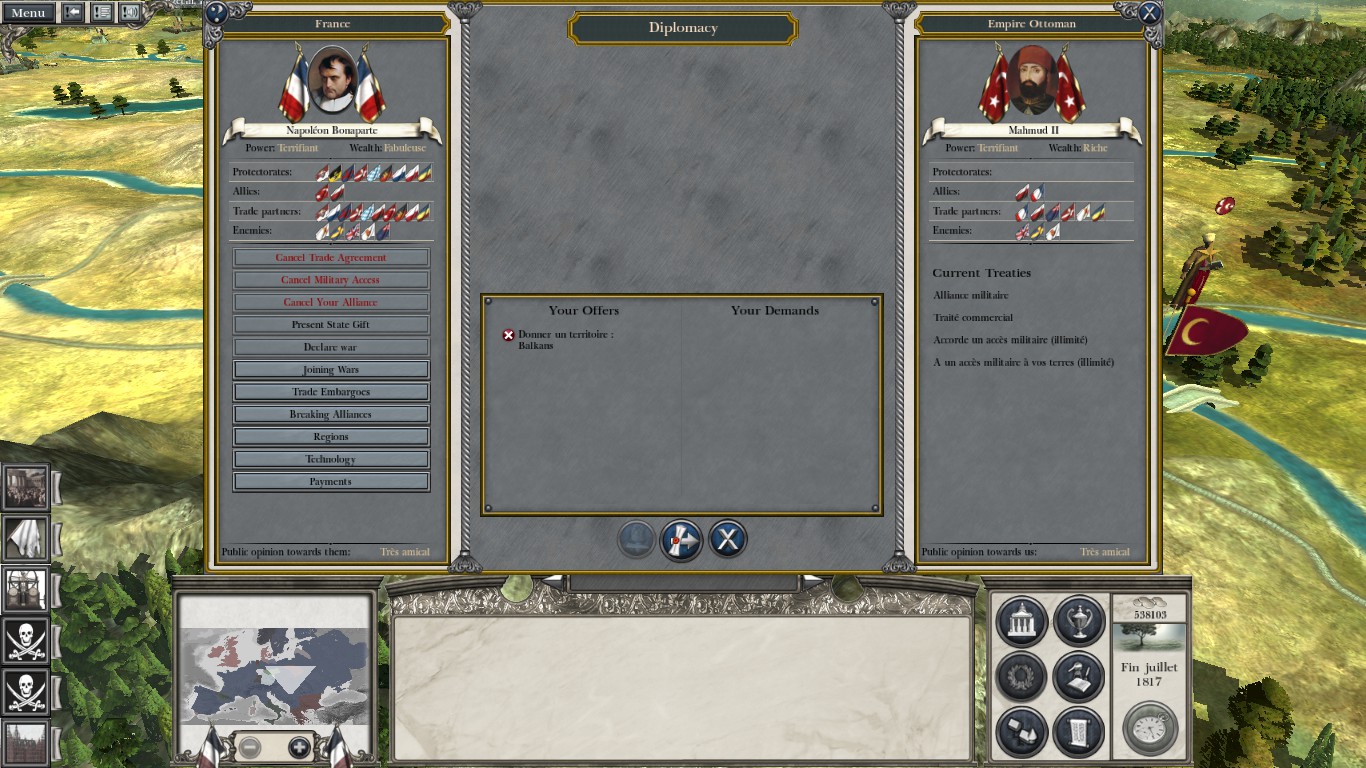The height and width of the screenshot is (768, 1366).
Task: Close the Diplomacy window
Action: (1150, 13)
